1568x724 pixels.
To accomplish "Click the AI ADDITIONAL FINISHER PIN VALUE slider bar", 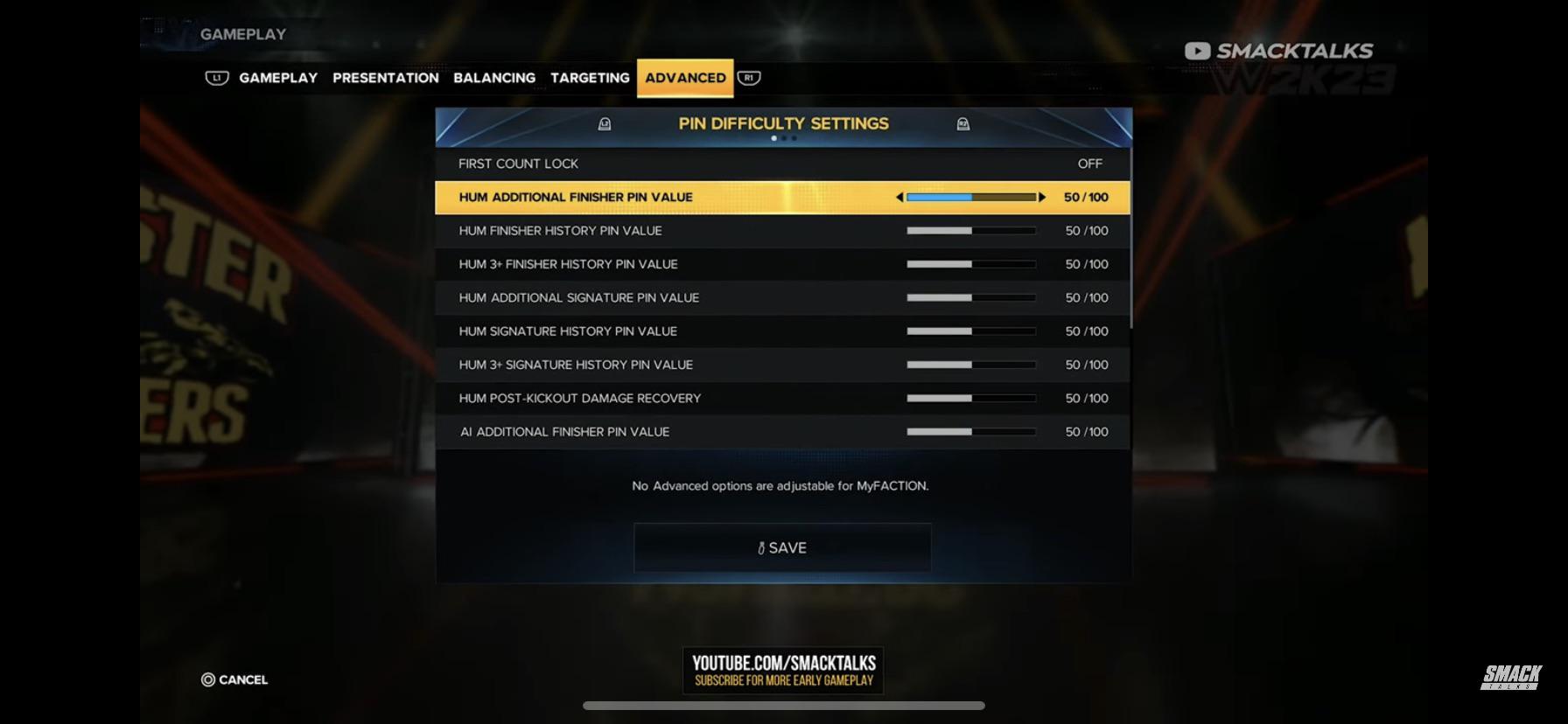I will pos(971,430).
